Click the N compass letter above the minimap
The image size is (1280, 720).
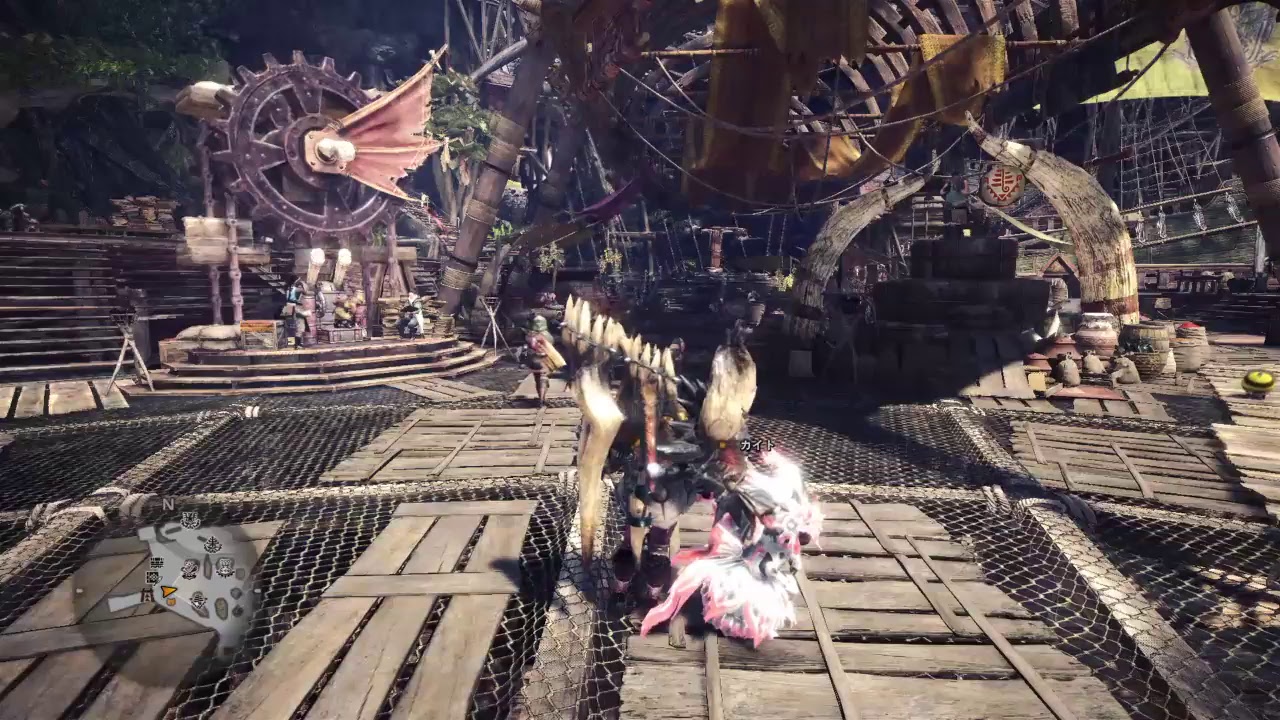[167, 504]
